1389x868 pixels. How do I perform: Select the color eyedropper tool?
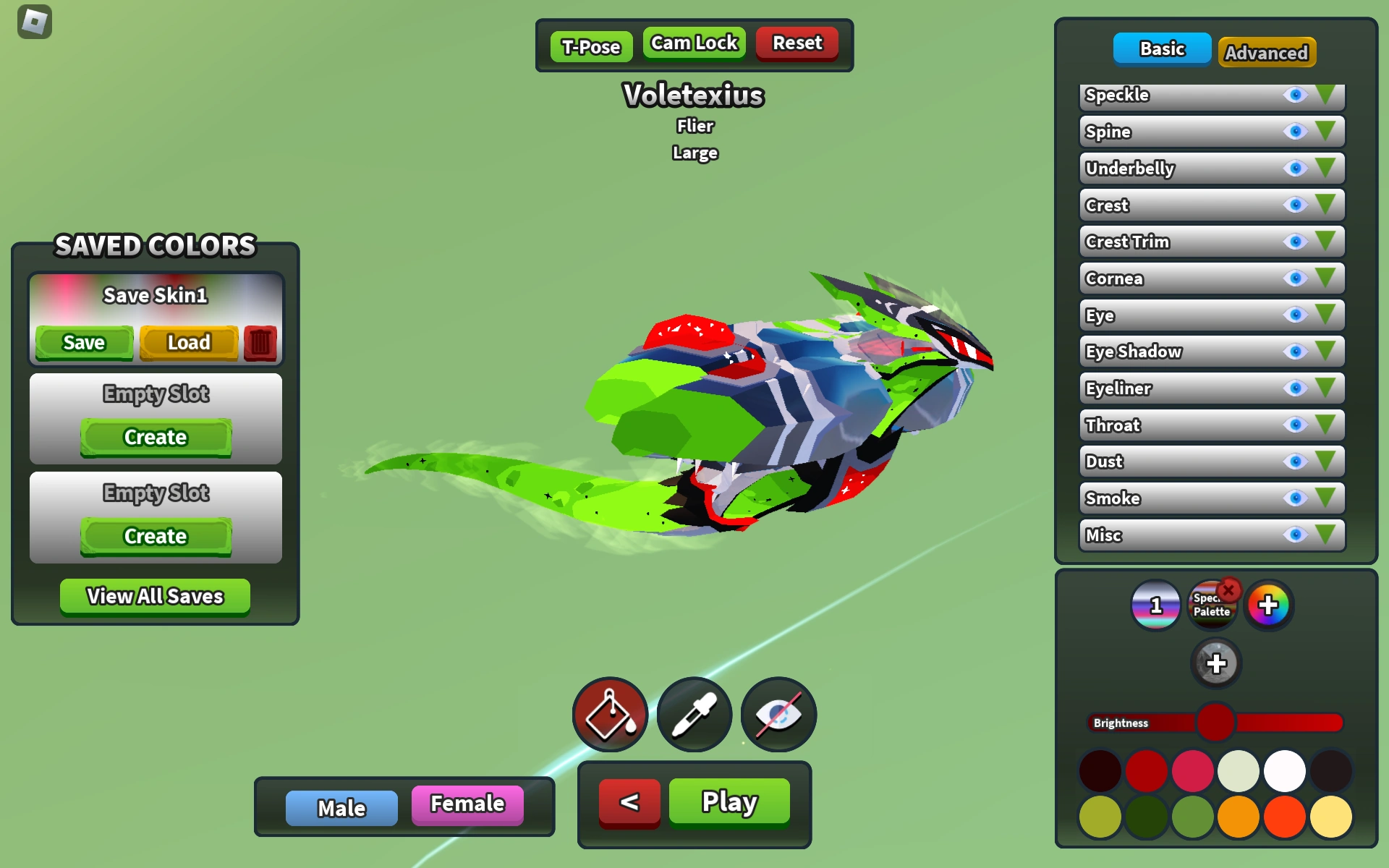tap(694, 713)
